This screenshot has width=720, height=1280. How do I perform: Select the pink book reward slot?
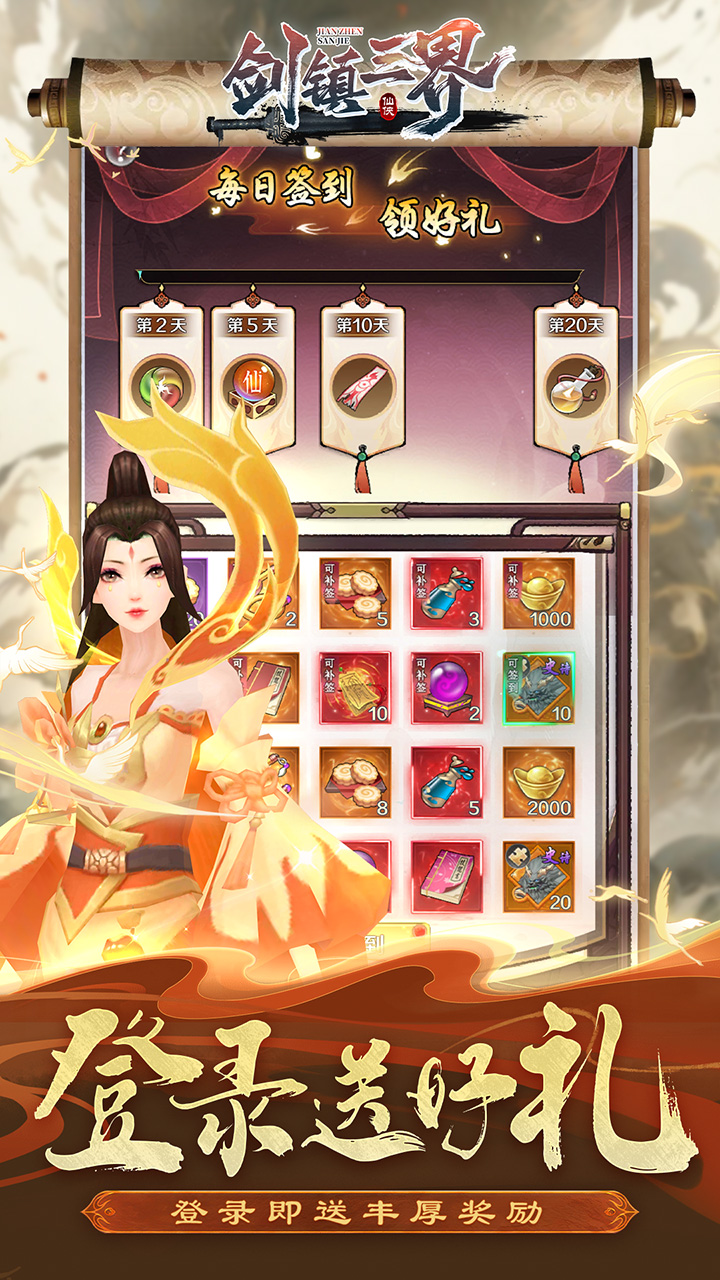point(446,876)
